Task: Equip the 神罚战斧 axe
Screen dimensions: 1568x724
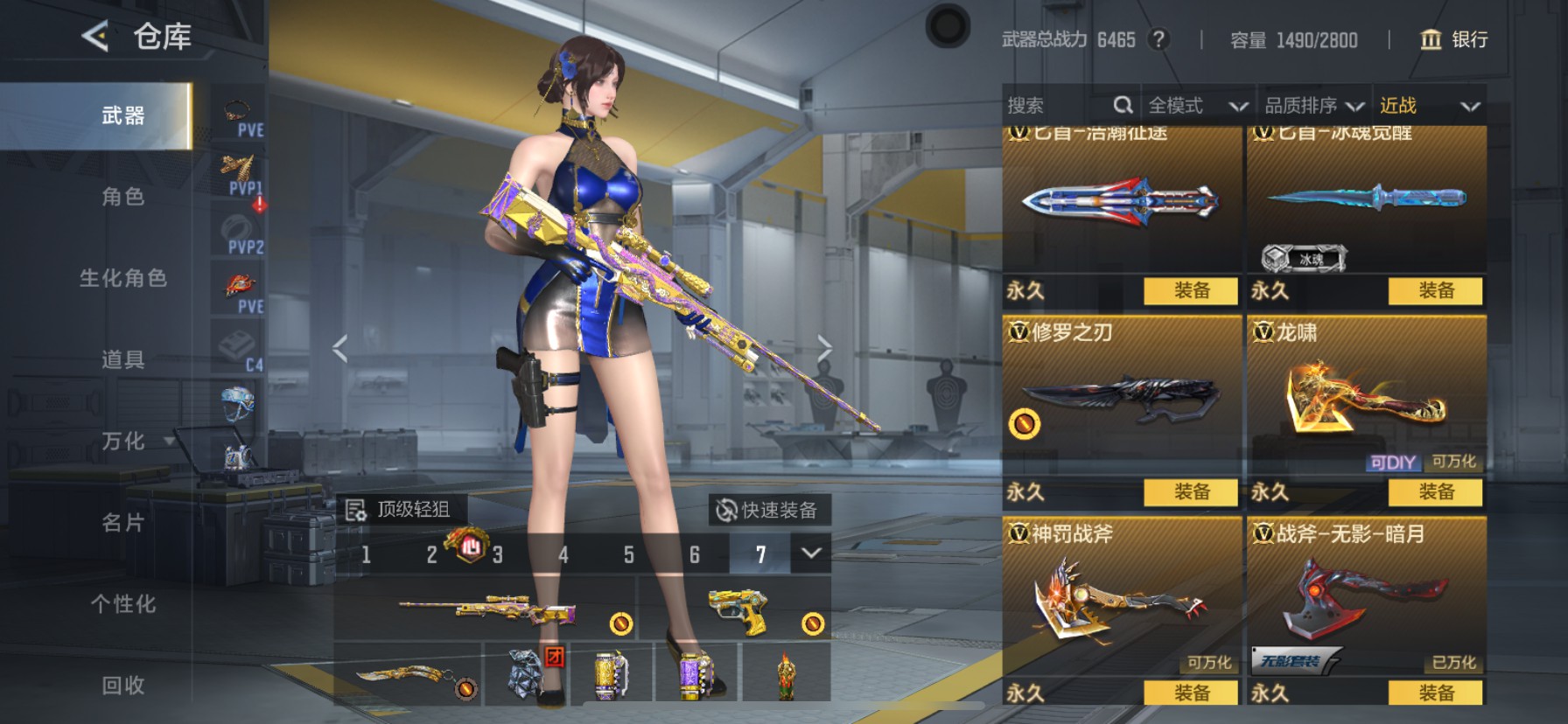Action: [x=1191, y=693]
